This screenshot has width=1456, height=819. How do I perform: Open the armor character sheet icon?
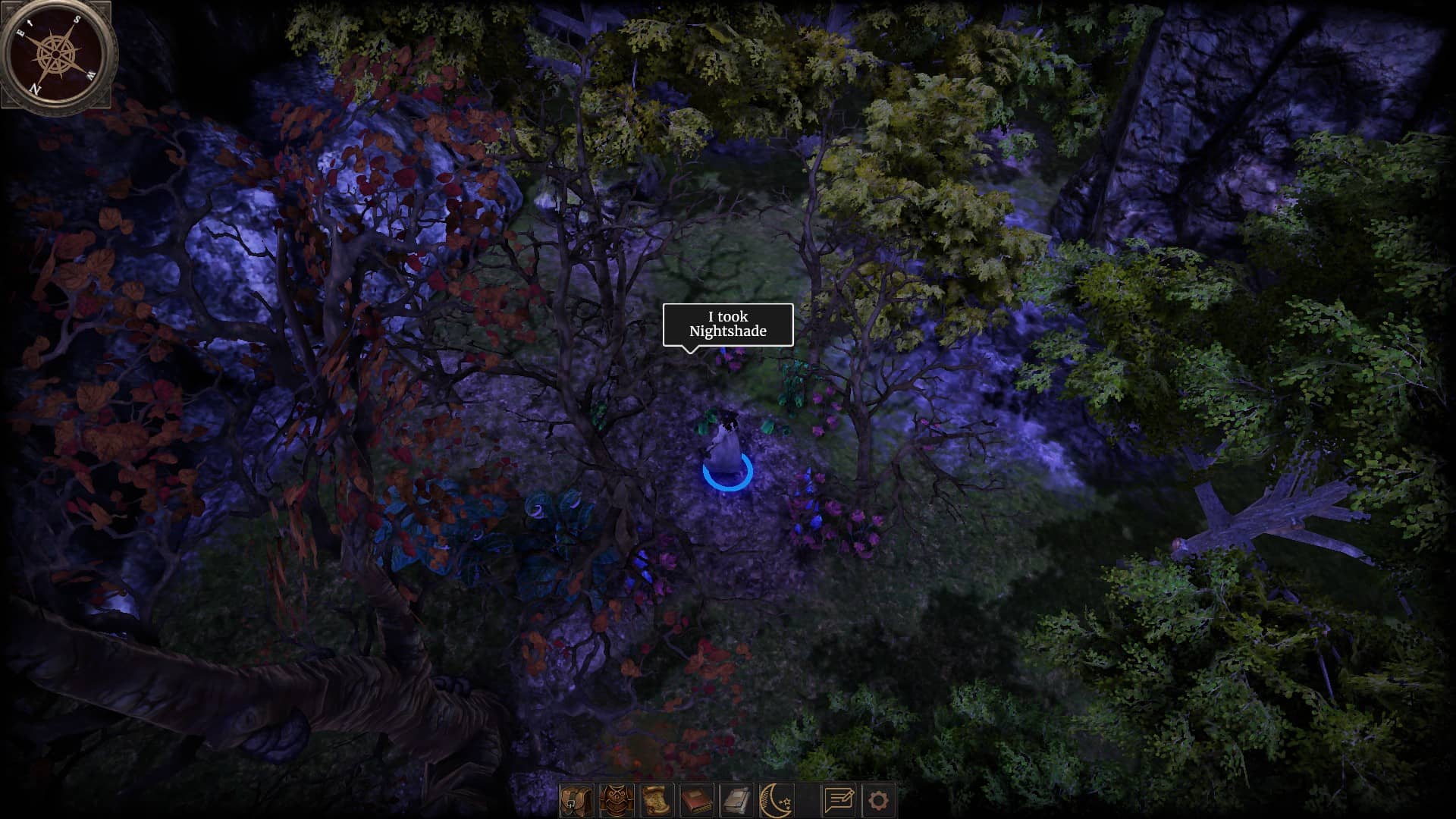[x=616, y=800]
